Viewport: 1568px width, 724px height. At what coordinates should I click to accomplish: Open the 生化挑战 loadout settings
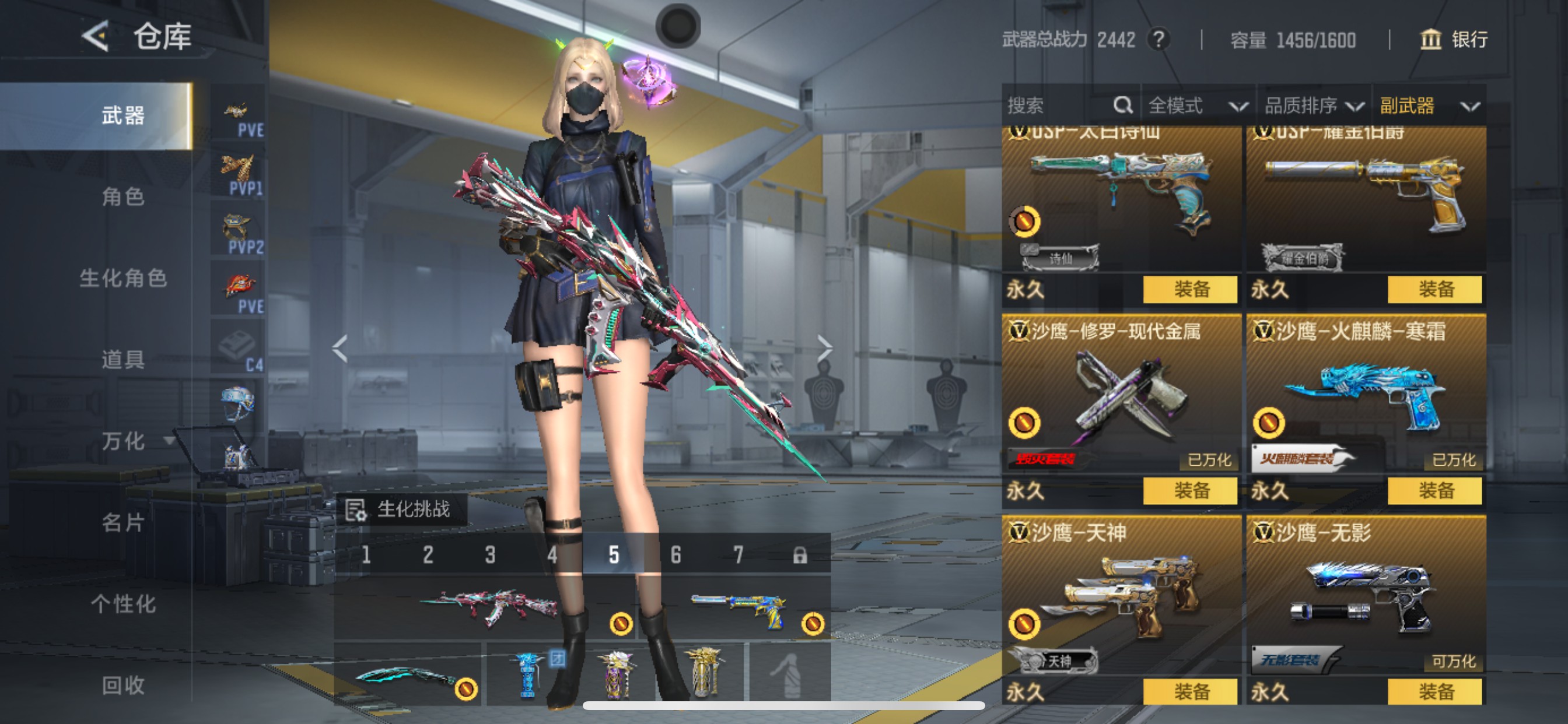tap(402, 509)
